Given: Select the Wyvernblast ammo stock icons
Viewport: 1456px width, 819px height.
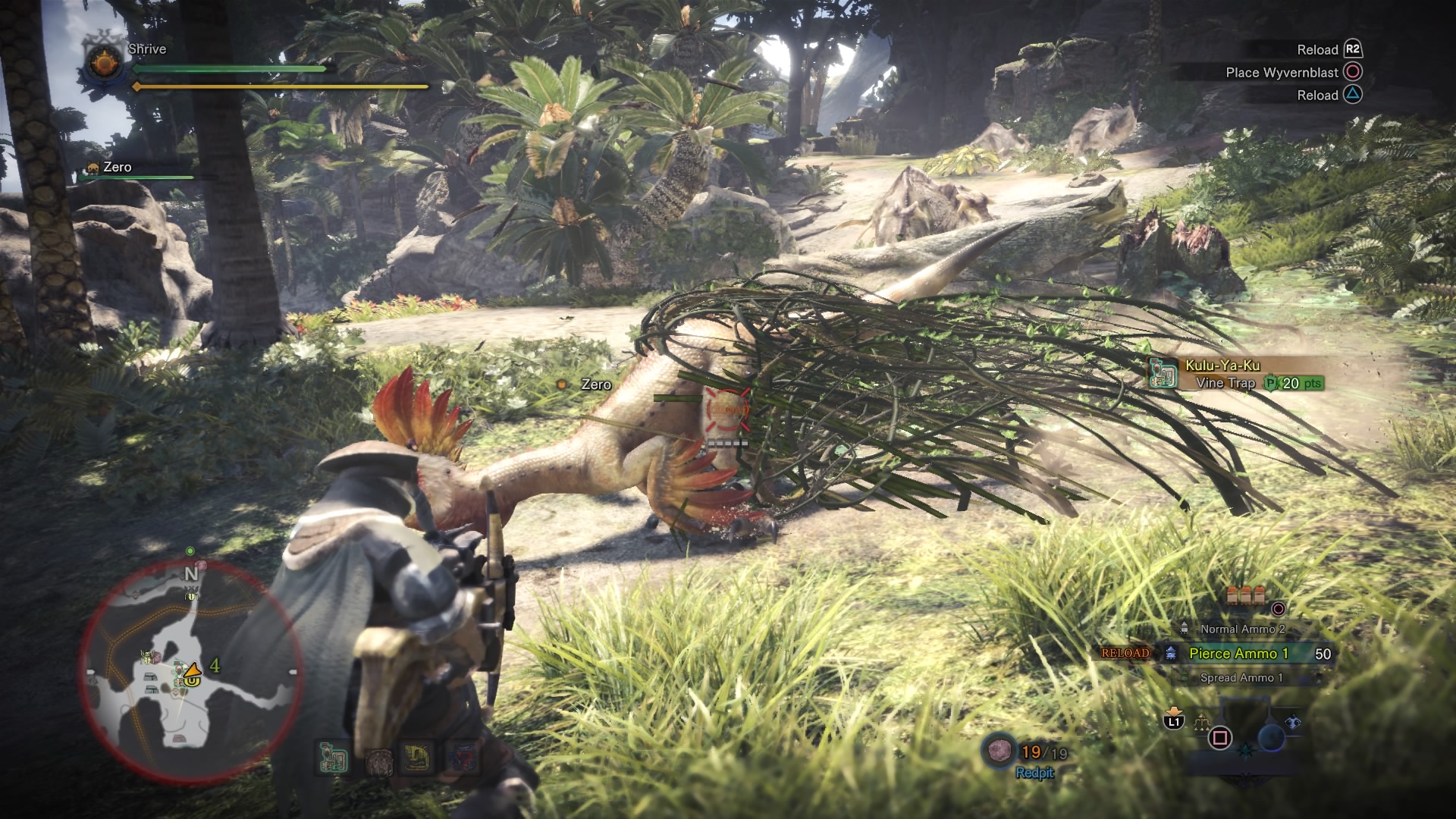Looking at the screenshot, I should click(x=1245, y=594).
